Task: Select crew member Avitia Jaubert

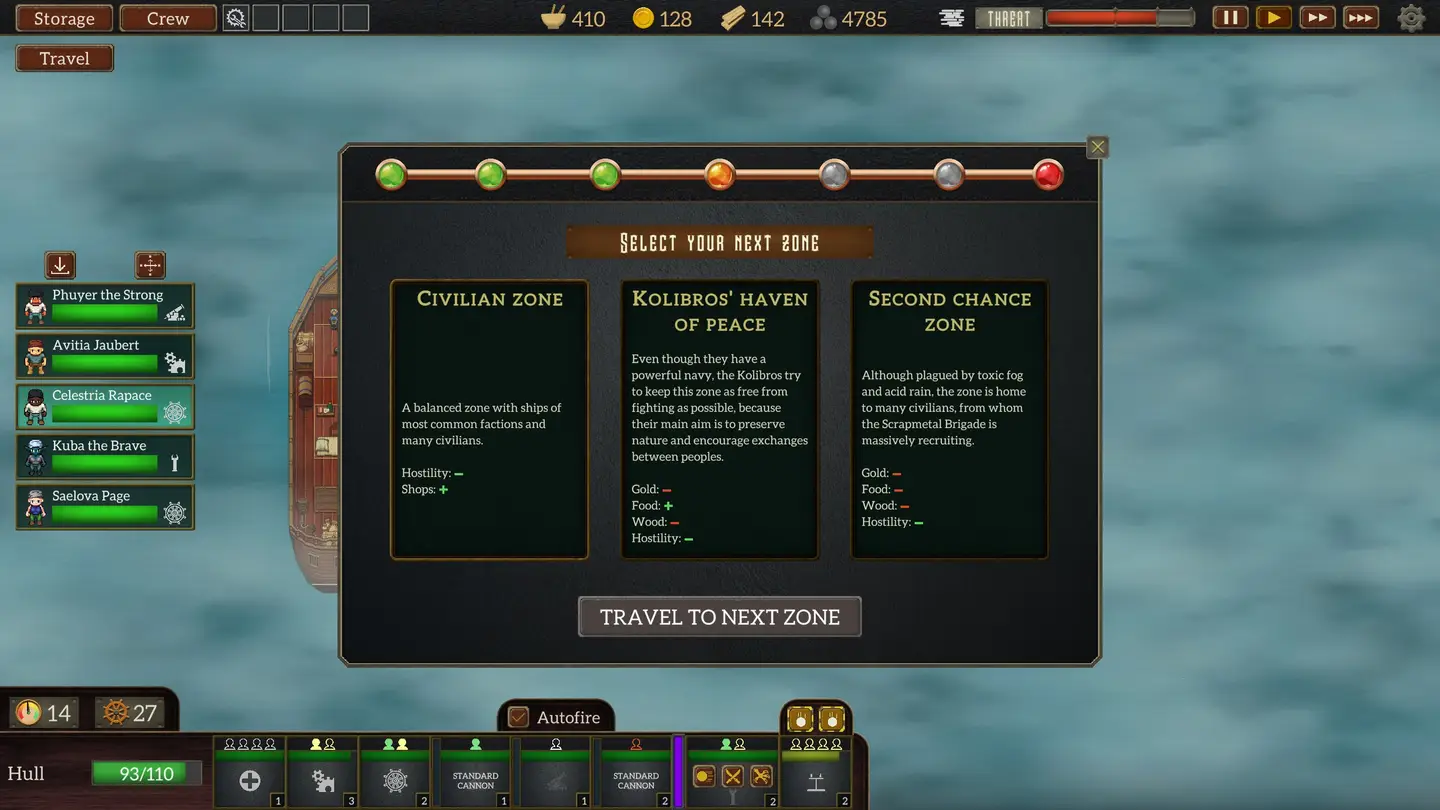Action: [x=105, y=356]
